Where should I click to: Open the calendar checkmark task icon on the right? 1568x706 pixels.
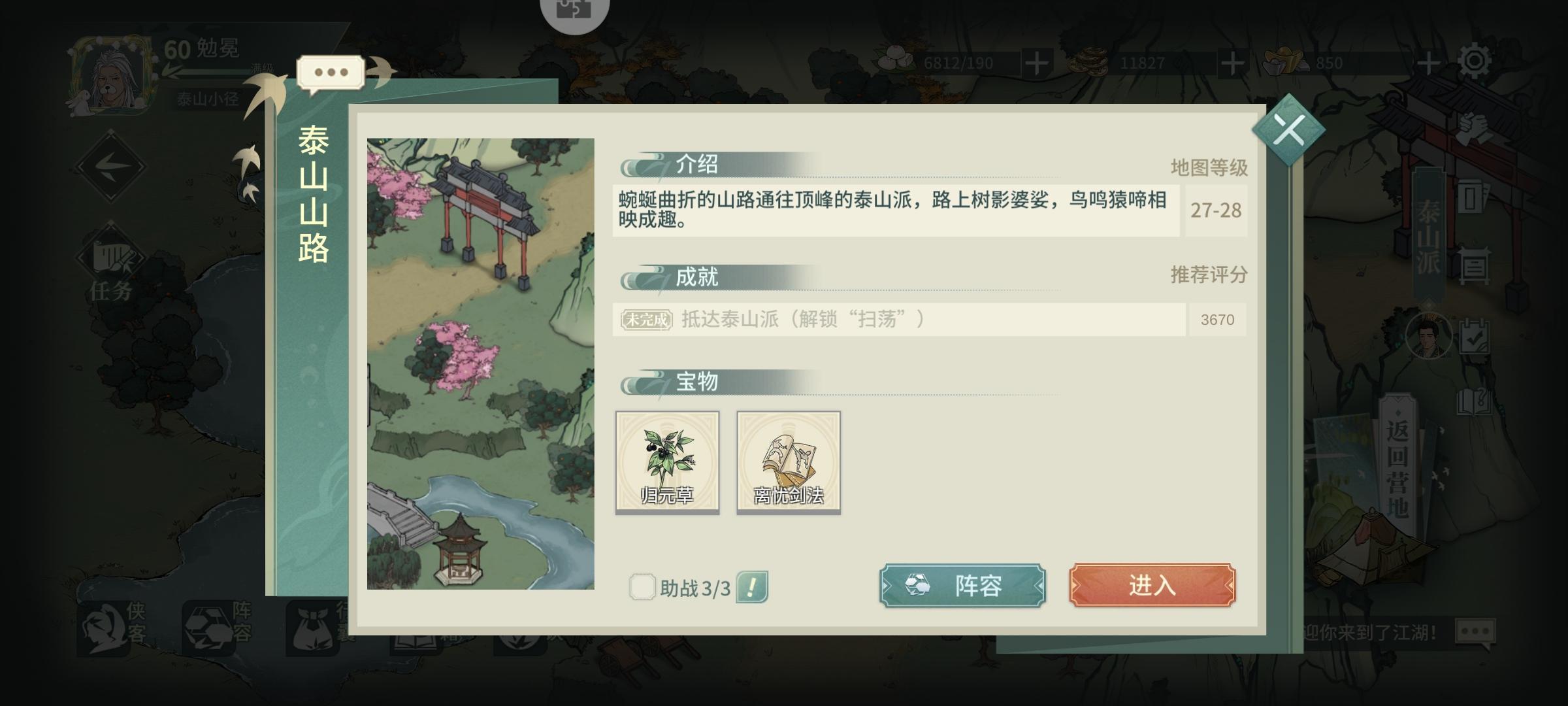[x=1475, y=335]
